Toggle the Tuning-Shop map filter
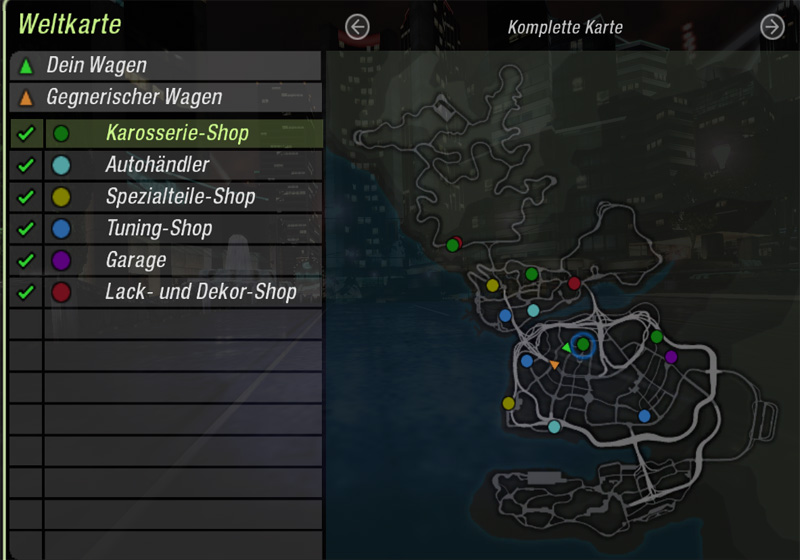Image resolution: width=800 pixels, height=560 pixels. point(26,229)
